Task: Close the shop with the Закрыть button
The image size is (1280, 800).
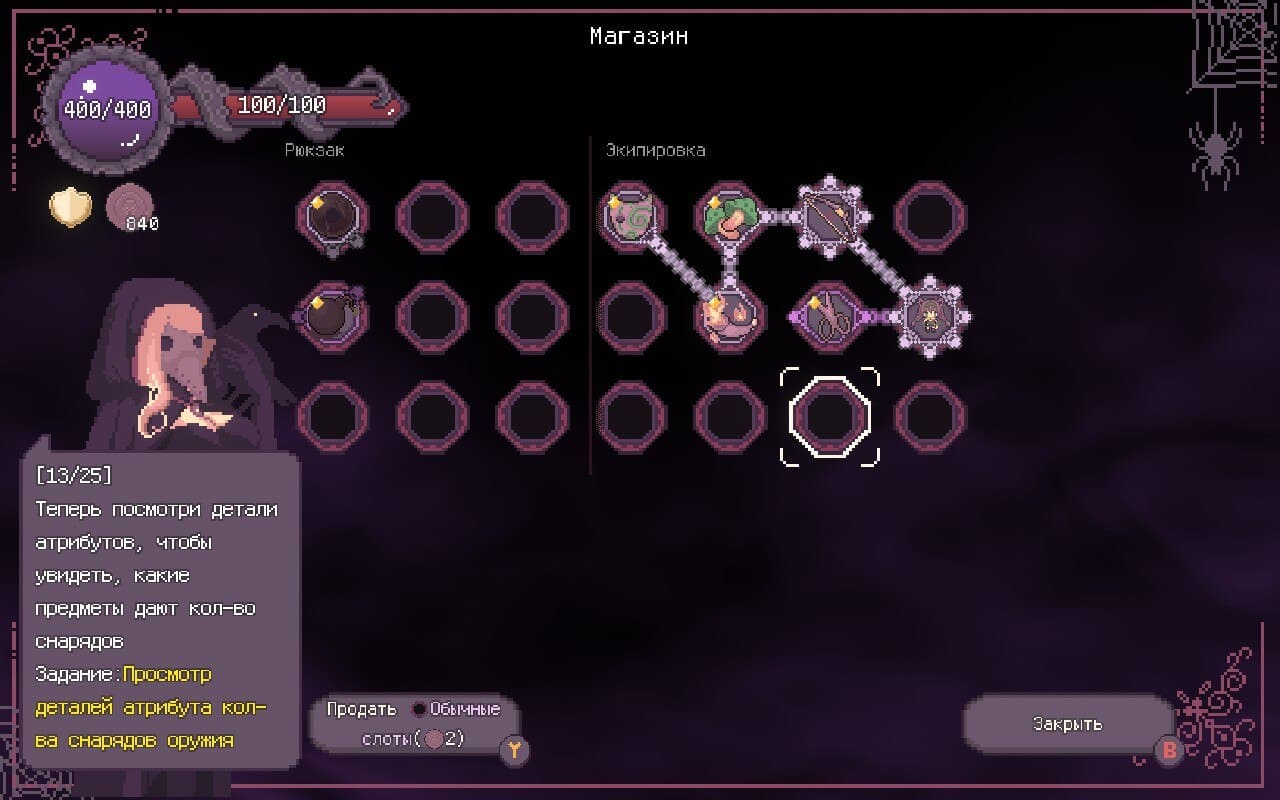Action: click(x=1068, y=724)
